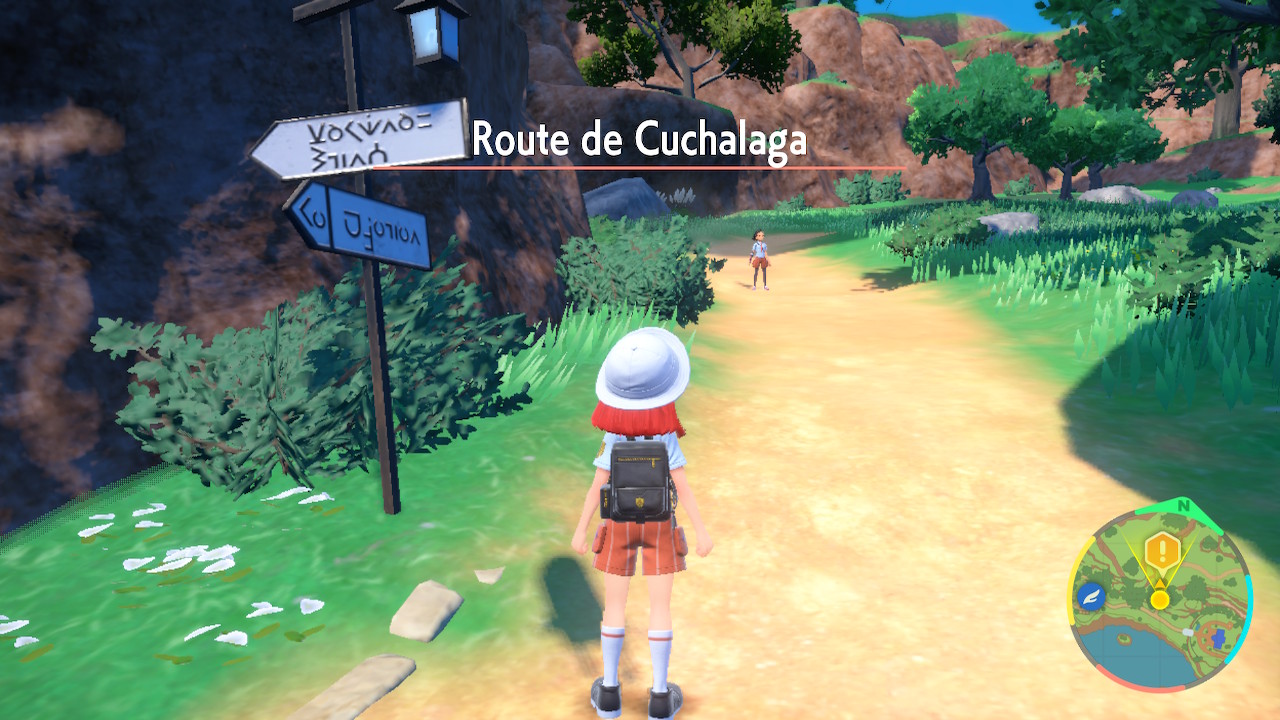Select the orange exclamation objective marker
The image size is (1280, 720).
coord(1161,550)
